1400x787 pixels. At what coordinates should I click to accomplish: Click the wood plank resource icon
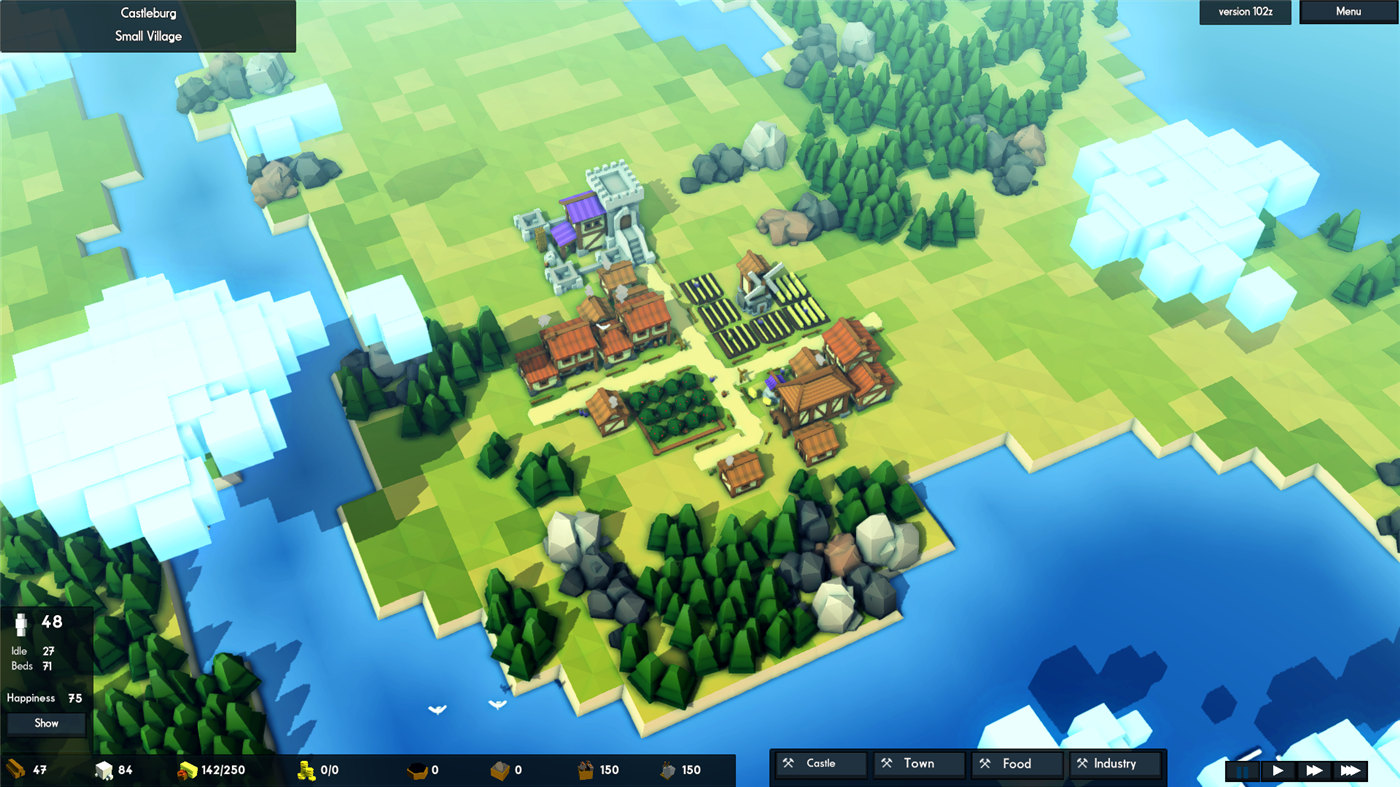(14, 770)
